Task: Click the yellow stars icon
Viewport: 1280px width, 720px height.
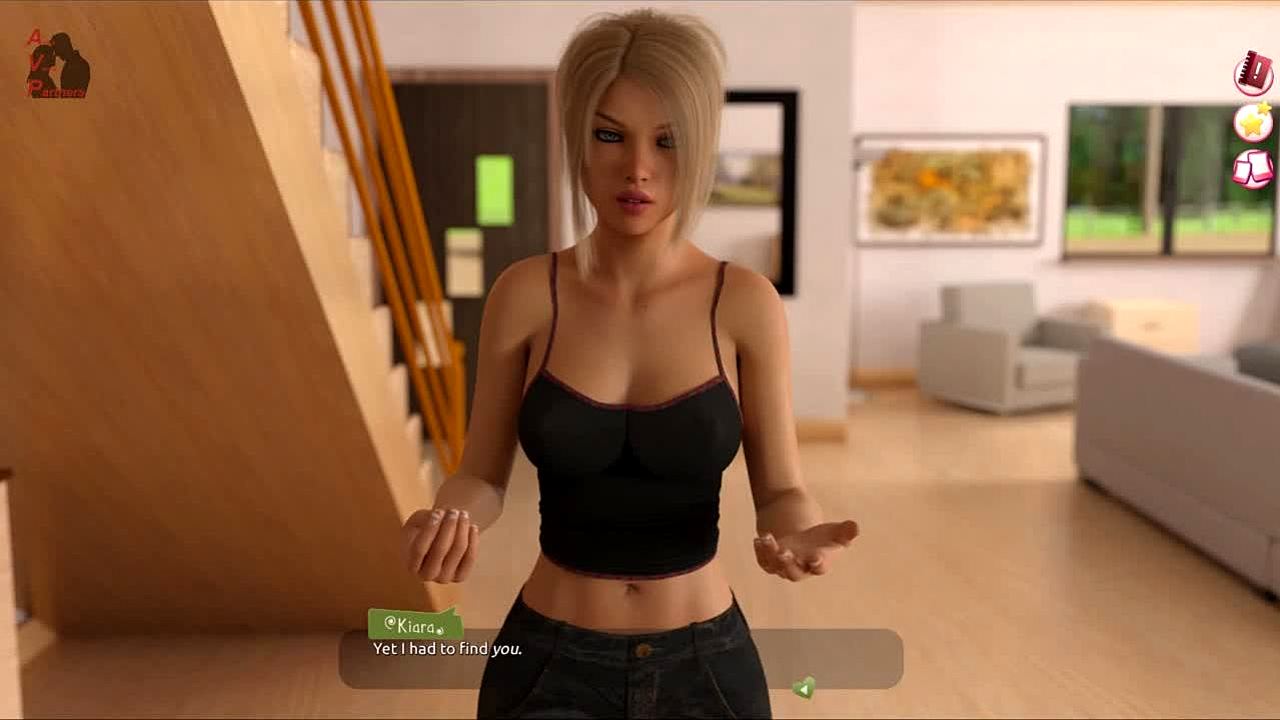Action: click(x=1253, y=121)
